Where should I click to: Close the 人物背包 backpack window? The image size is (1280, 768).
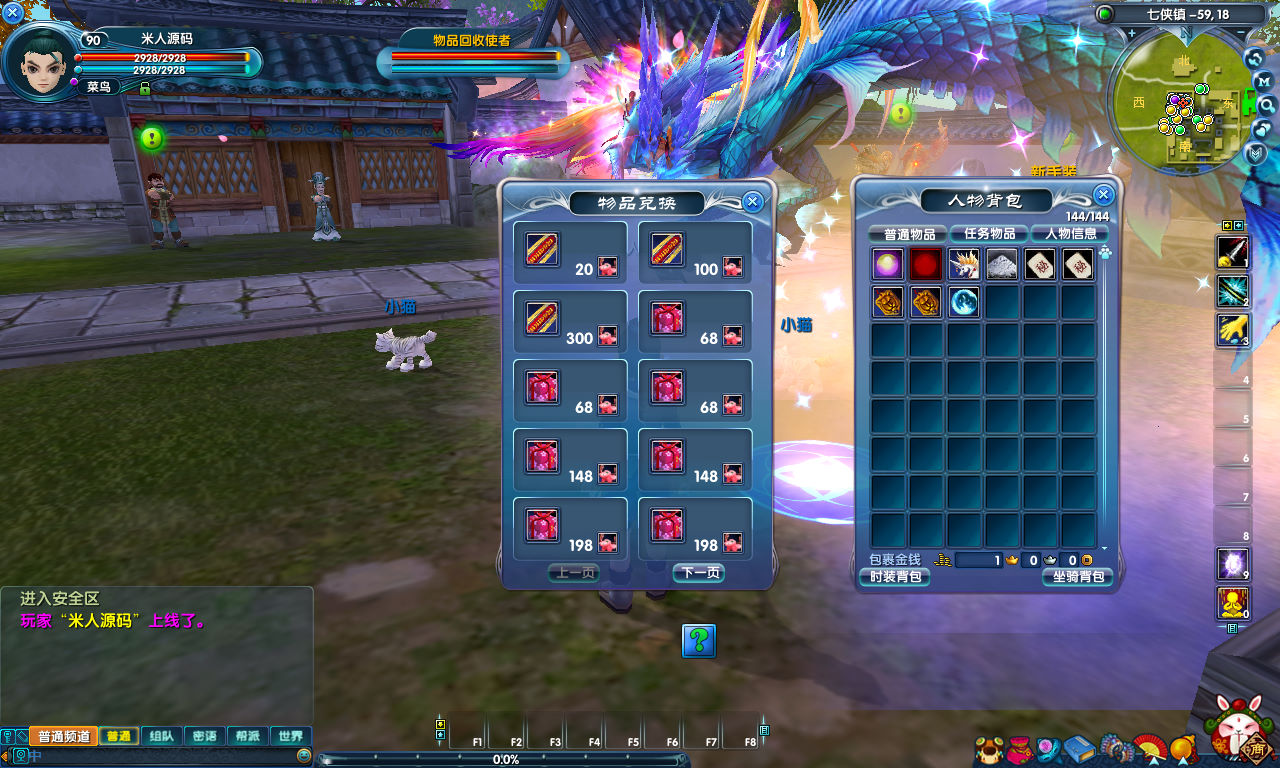[1103, 195]
